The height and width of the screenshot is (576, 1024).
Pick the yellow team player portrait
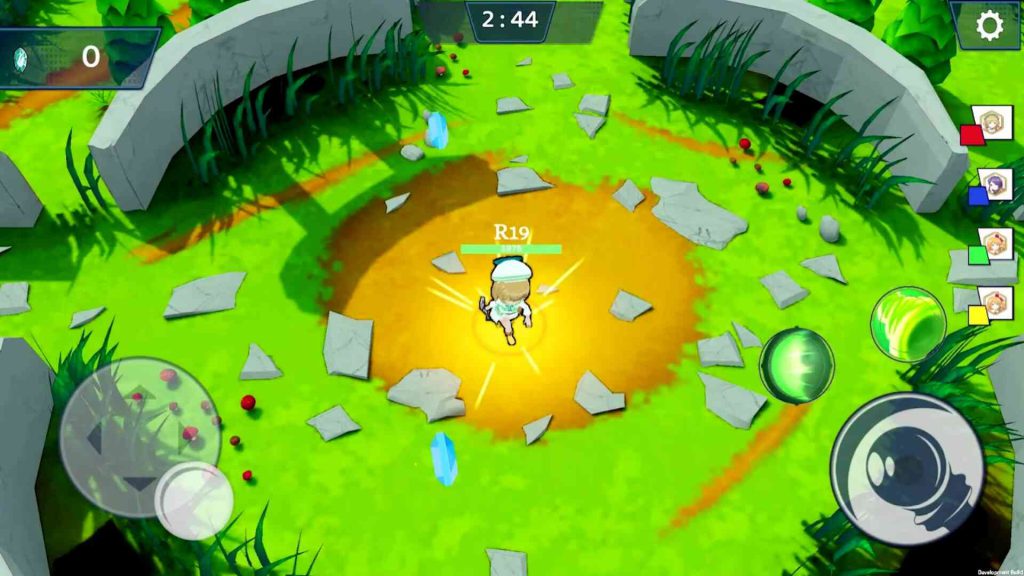pos(994,303)
